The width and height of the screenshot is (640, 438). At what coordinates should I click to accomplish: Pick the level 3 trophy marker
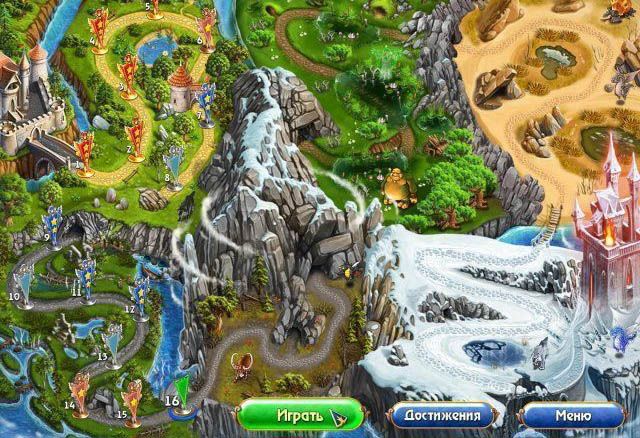[x=129, y=71]
